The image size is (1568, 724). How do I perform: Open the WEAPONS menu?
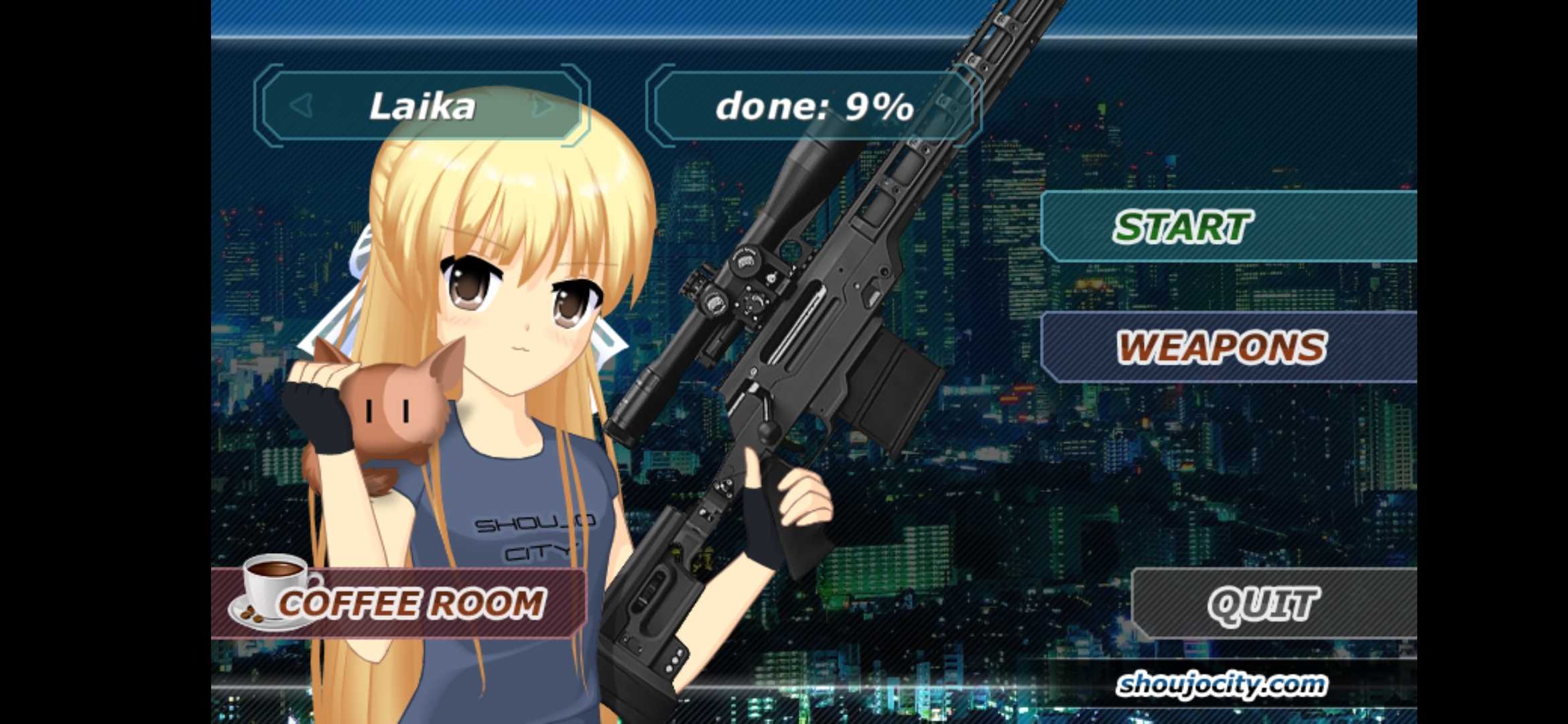click(x=1221, y=347)
